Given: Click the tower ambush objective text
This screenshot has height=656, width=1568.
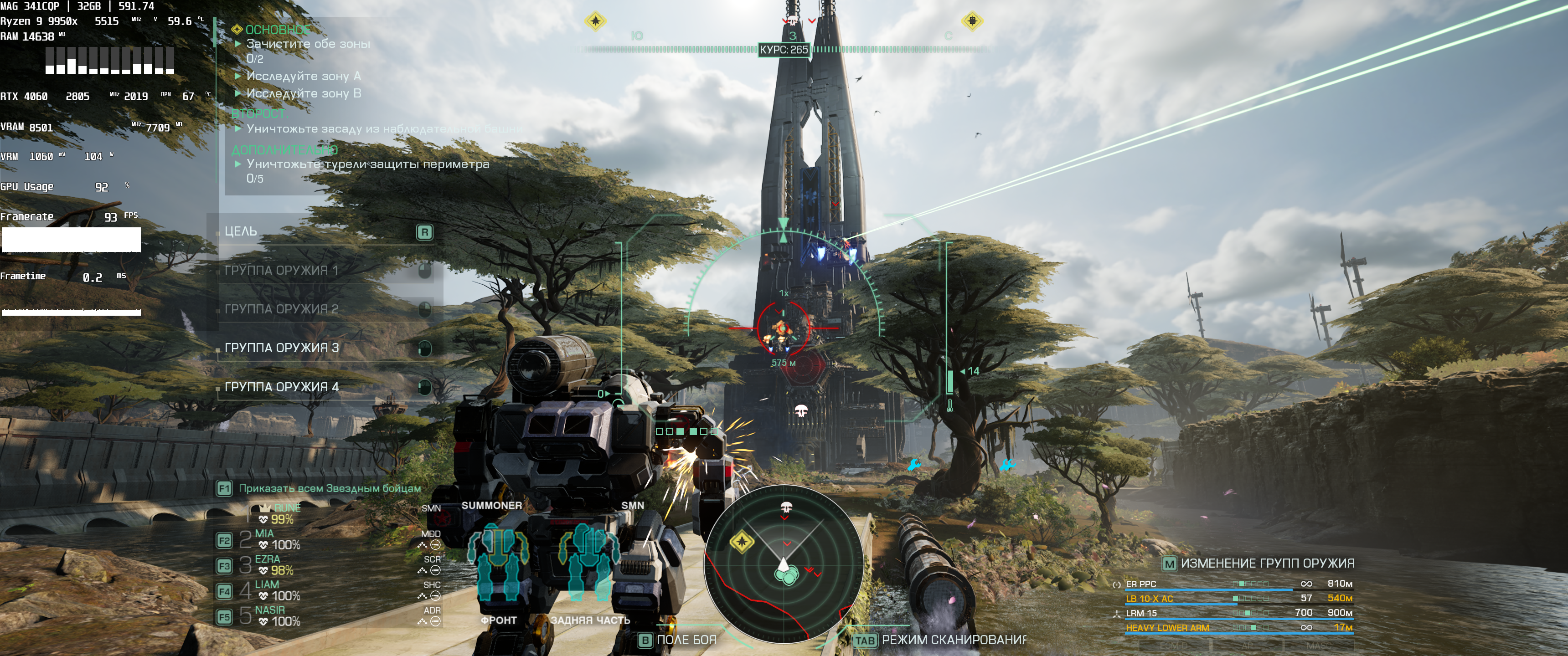Looking at the screenshot, I should pos(384,129).
